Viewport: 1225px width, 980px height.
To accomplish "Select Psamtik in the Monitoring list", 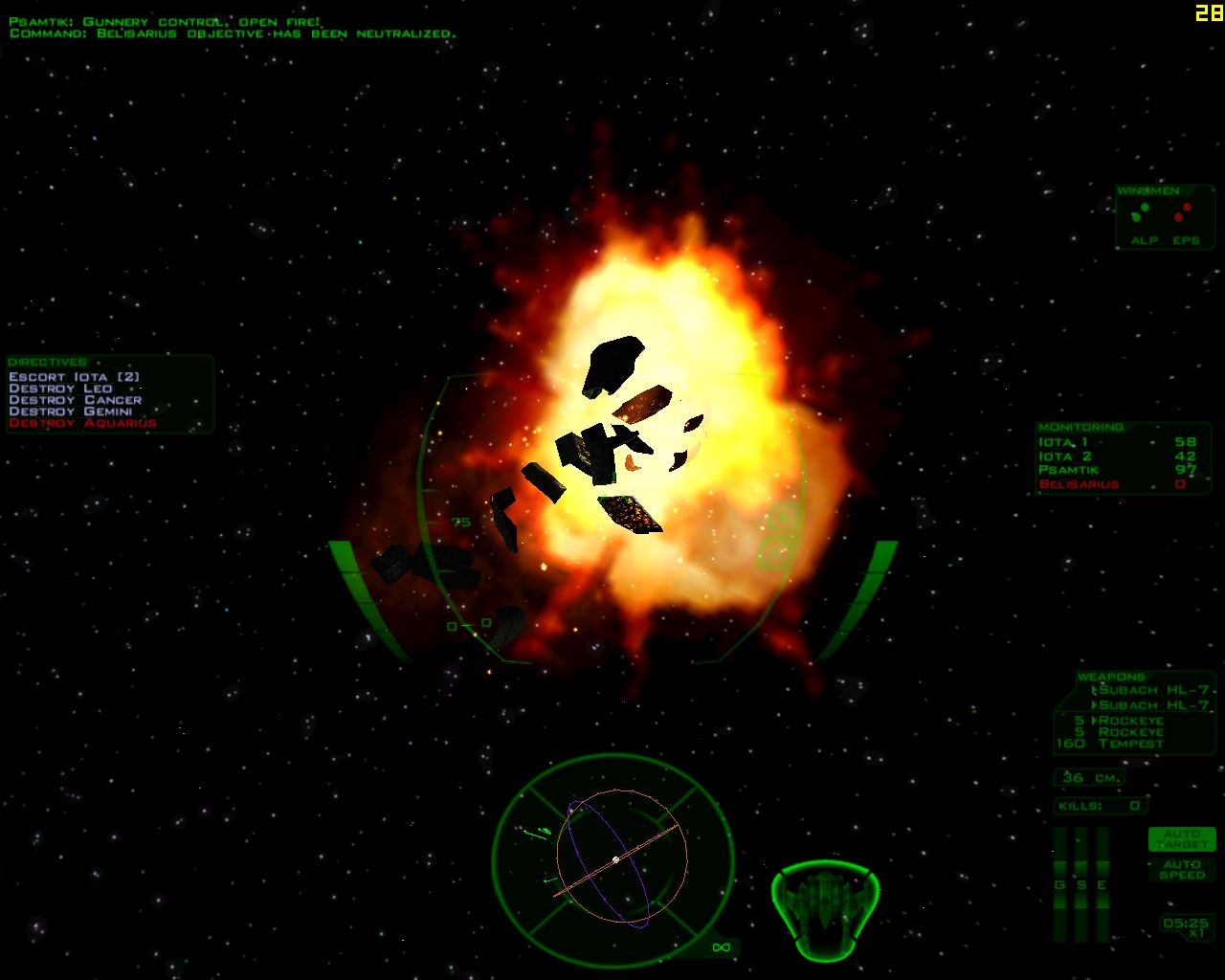I will click(x=1069, y=470).
